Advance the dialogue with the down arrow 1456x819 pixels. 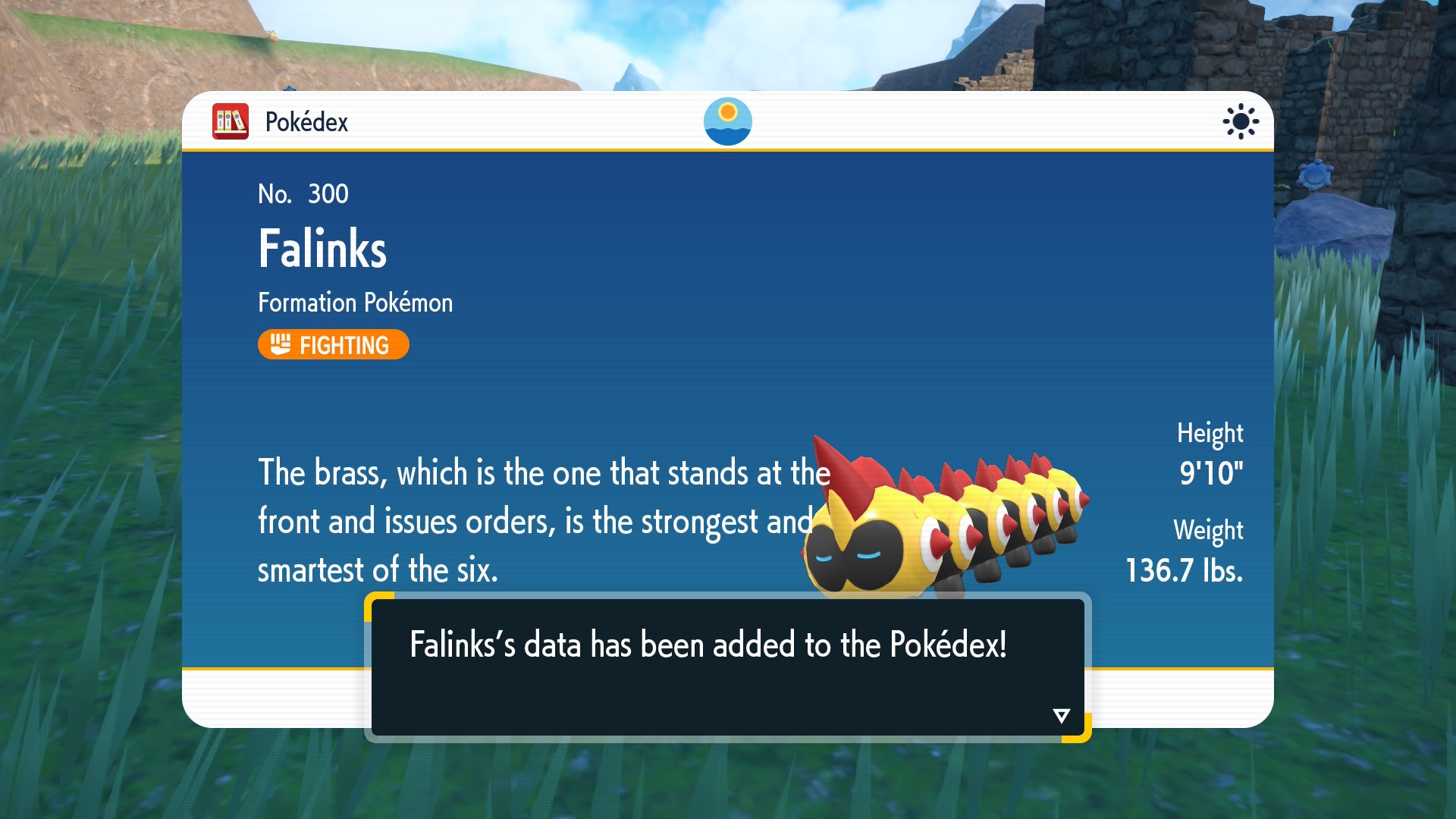click(x=1061, y=715)
